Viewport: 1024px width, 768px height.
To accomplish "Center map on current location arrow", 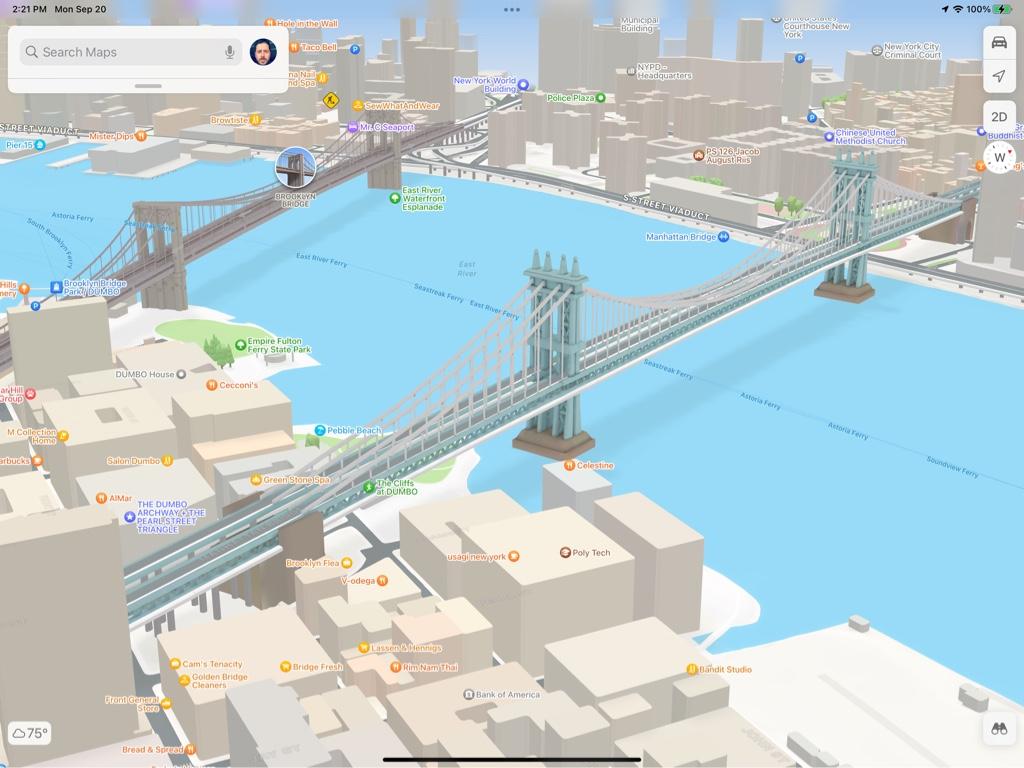I will (x=999, y=76).
